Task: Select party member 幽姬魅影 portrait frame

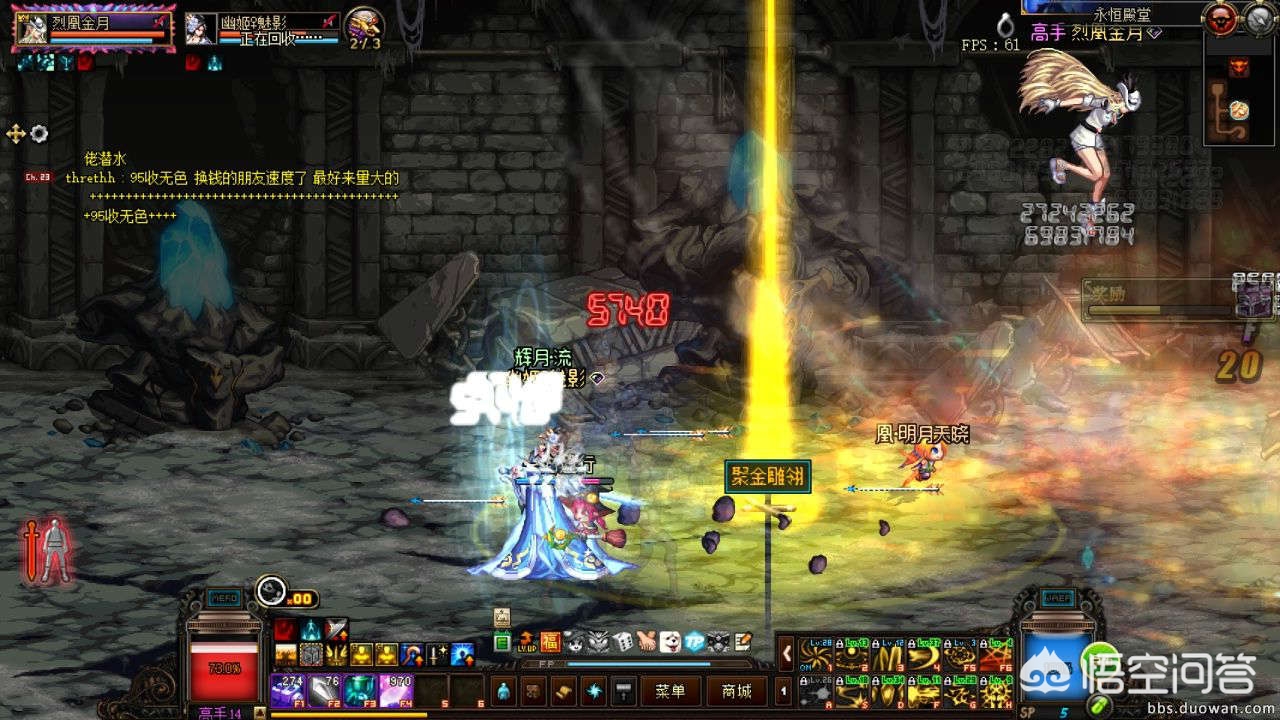Action: pyautogui.click(x=262, y=29)
